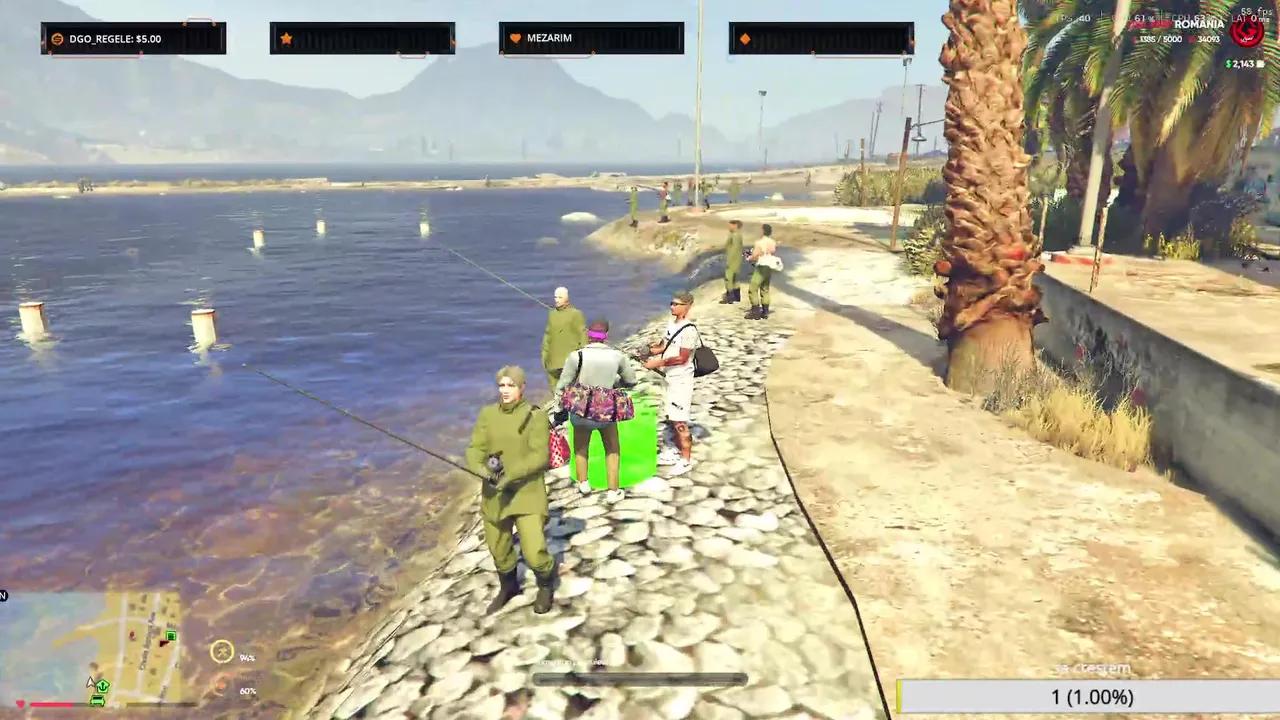Expand the MEZARIM notification bar
Viewport: 1280px width, 720px height.
click(591, 38)
